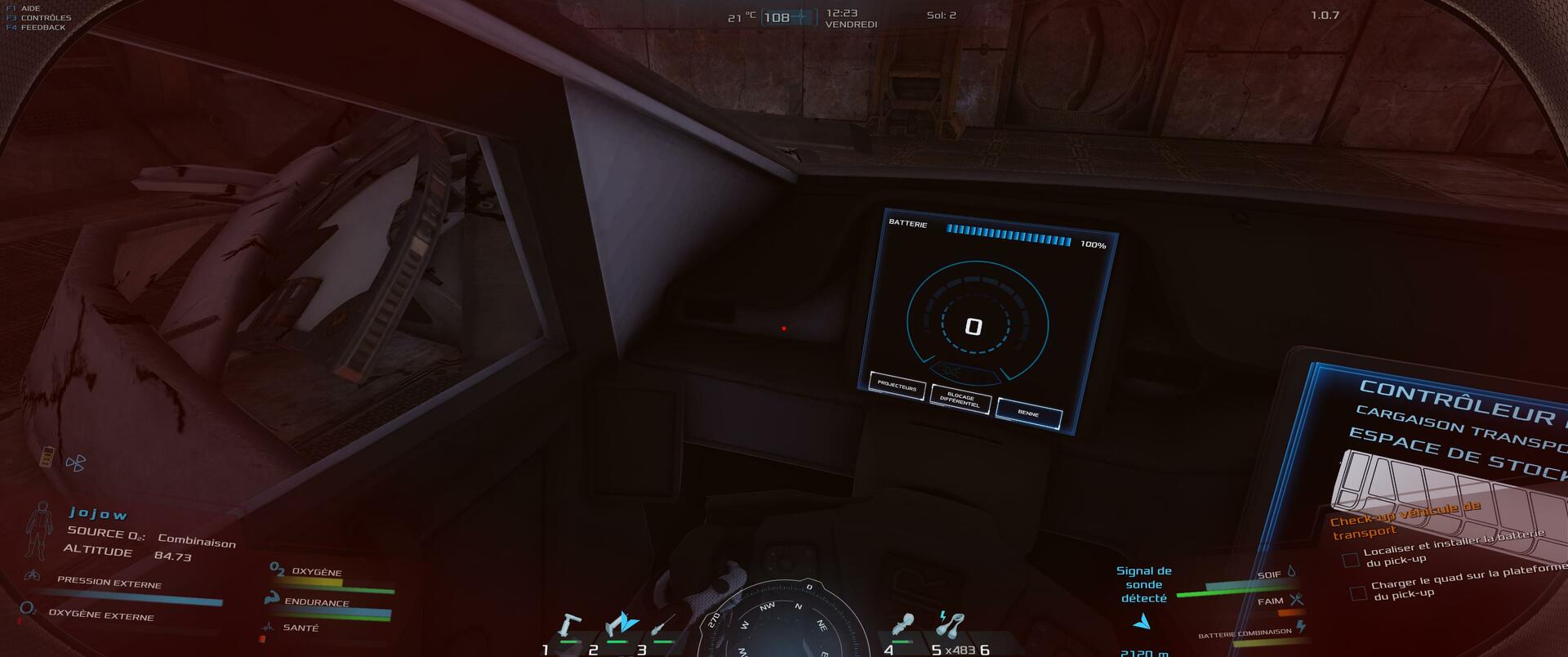Click the battery icon left of the fan
This screenshot has width=1568, height=657.
[x=47, y=456]
